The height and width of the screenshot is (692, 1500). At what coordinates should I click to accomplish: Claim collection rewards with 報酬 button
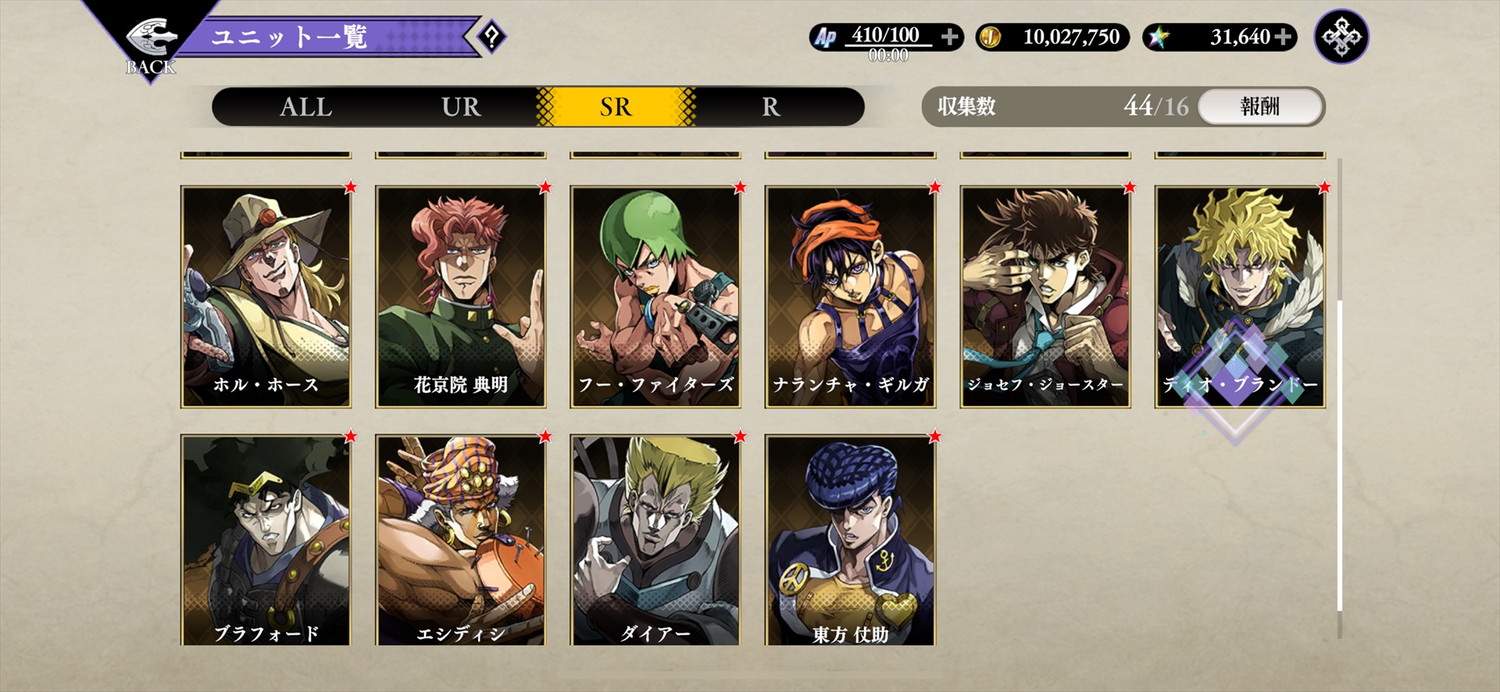[1260, 107]
